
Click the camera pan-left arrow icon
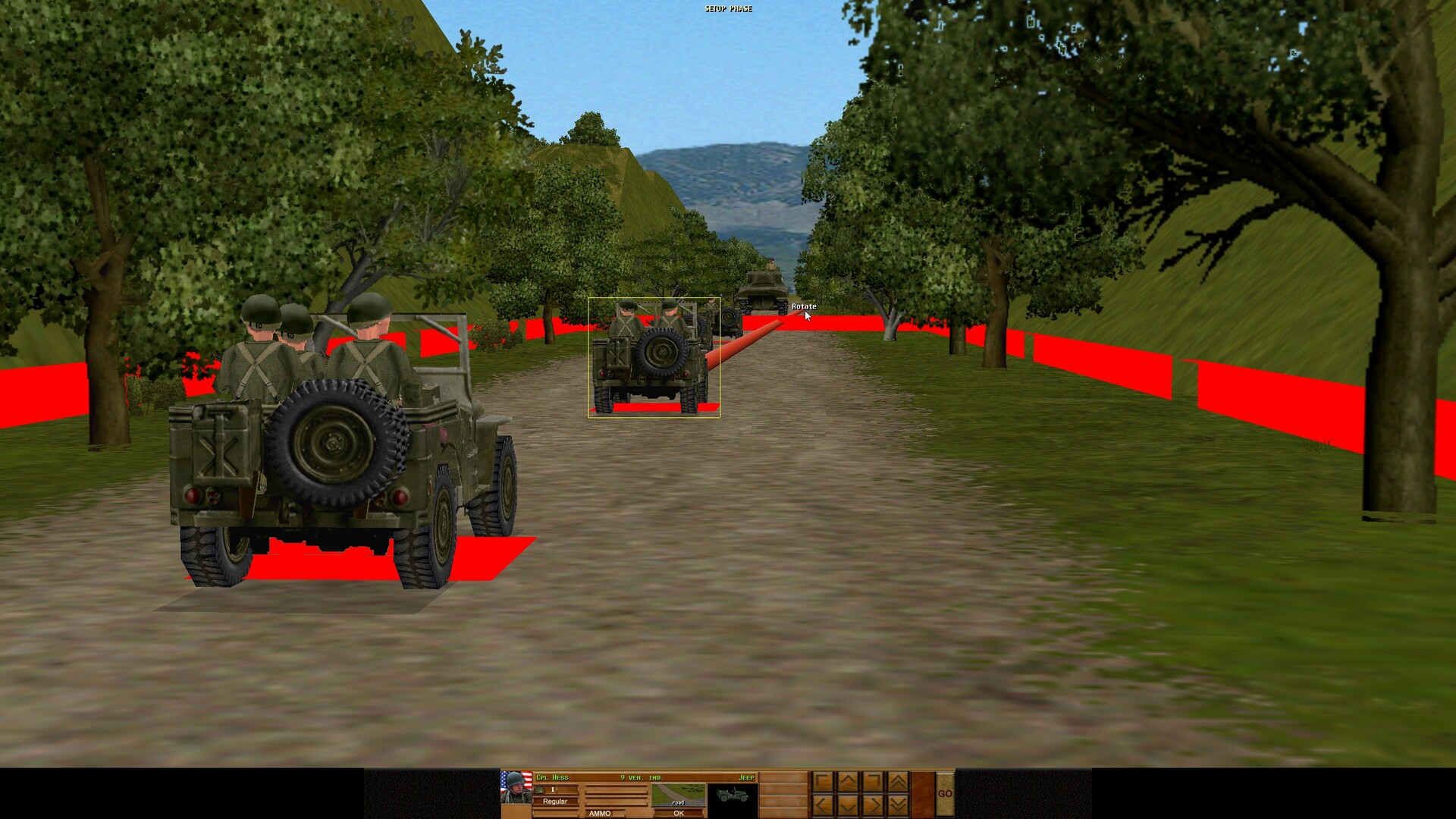coord(821,804)
